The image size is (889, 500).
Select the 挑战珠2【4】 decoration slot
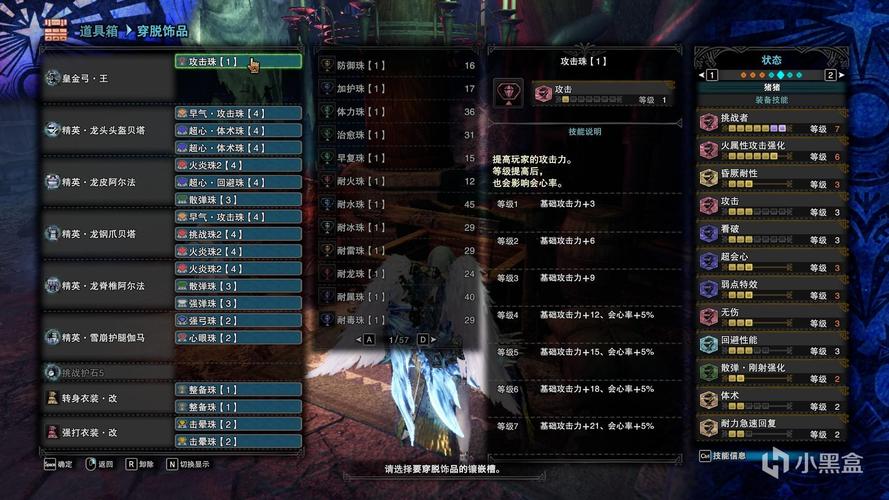coord(238,234)
